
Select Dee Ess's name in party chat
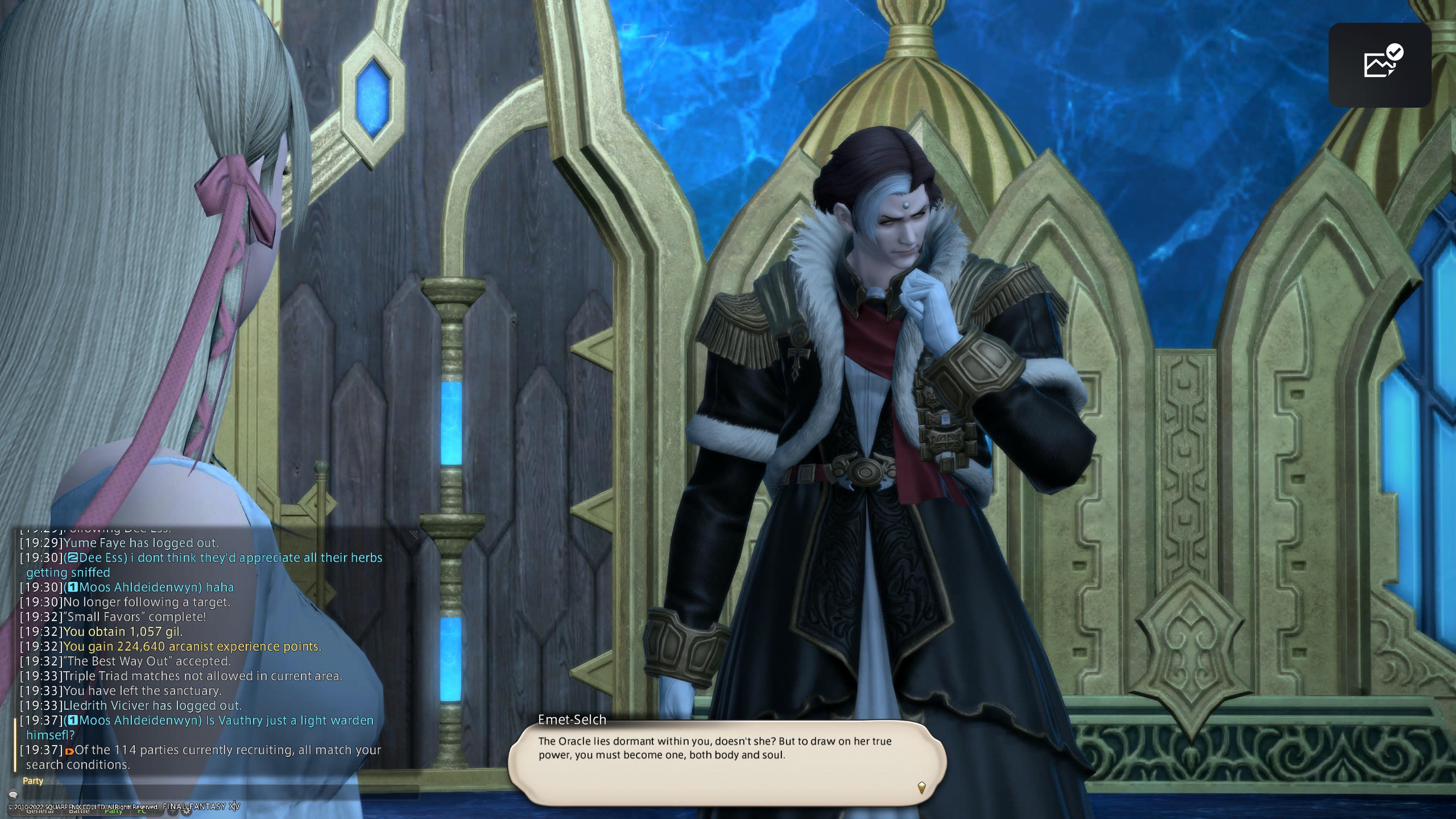point(102,558)
